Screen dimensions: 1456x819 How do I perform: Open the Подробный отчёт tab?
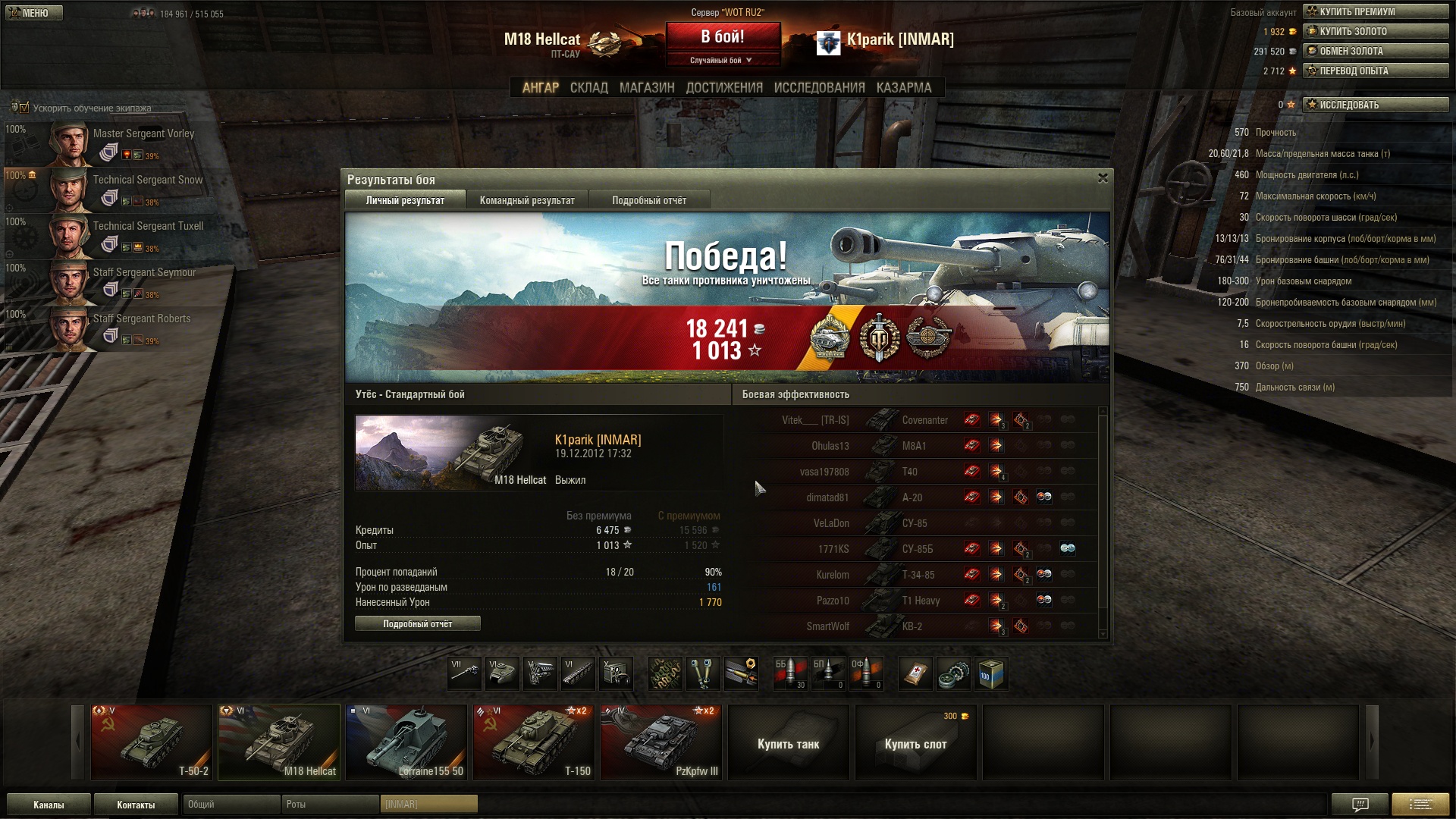coord(649,200)
